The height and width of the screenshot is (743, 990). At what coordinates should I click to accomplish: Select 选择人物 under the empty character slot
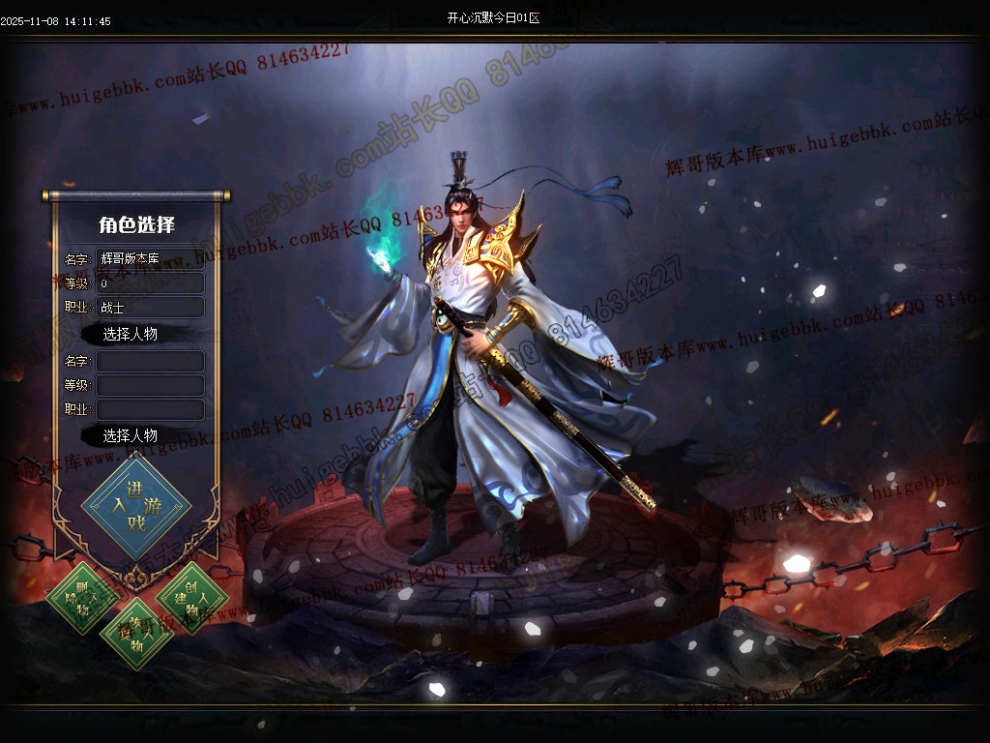click(131, 436)
